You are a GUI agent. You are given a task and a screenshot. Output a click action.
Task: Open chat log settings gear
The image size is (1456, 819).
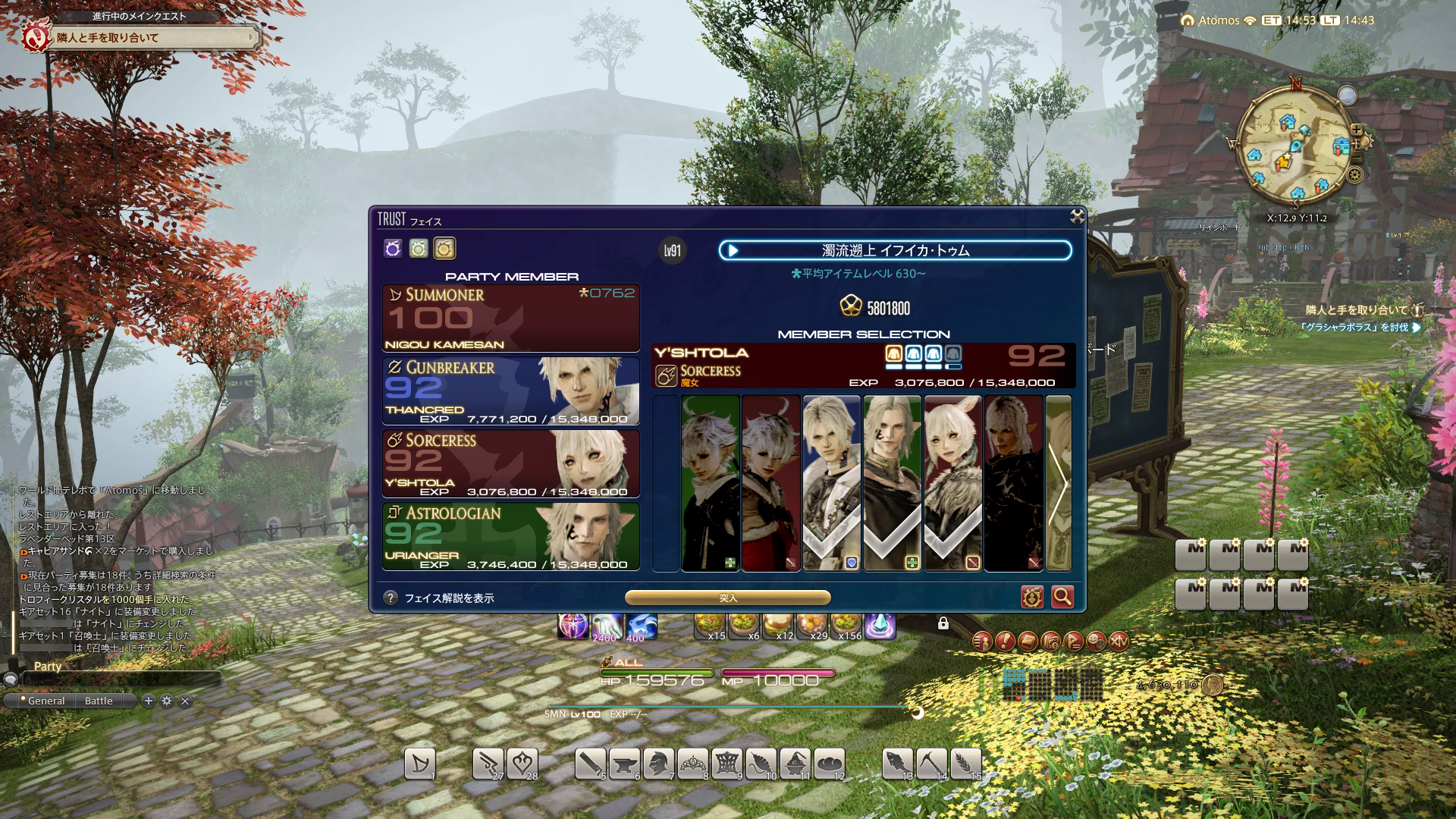coord(167,701)
